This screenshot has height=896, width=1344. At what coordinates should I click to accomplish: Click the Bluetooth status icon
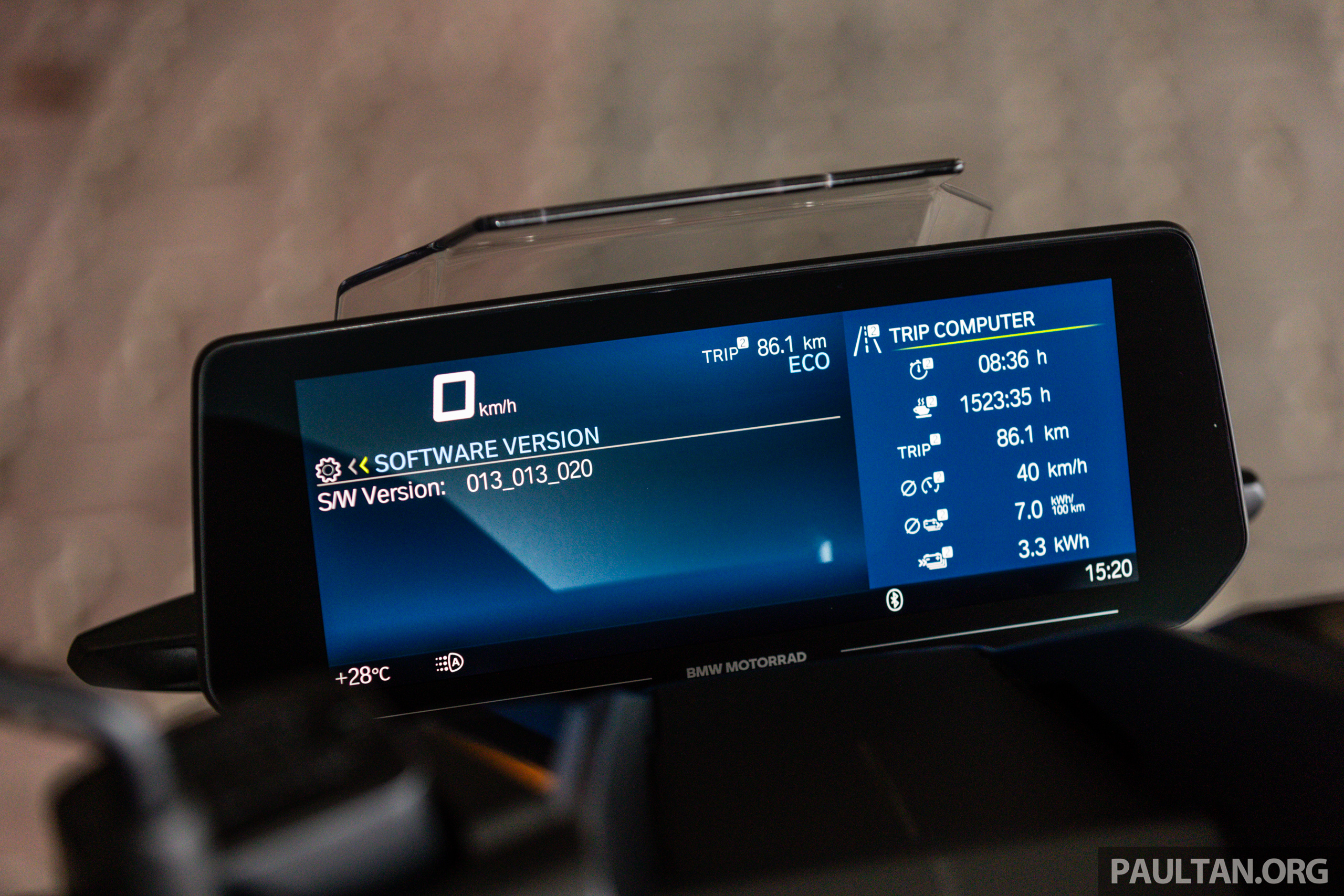point(894,599)
